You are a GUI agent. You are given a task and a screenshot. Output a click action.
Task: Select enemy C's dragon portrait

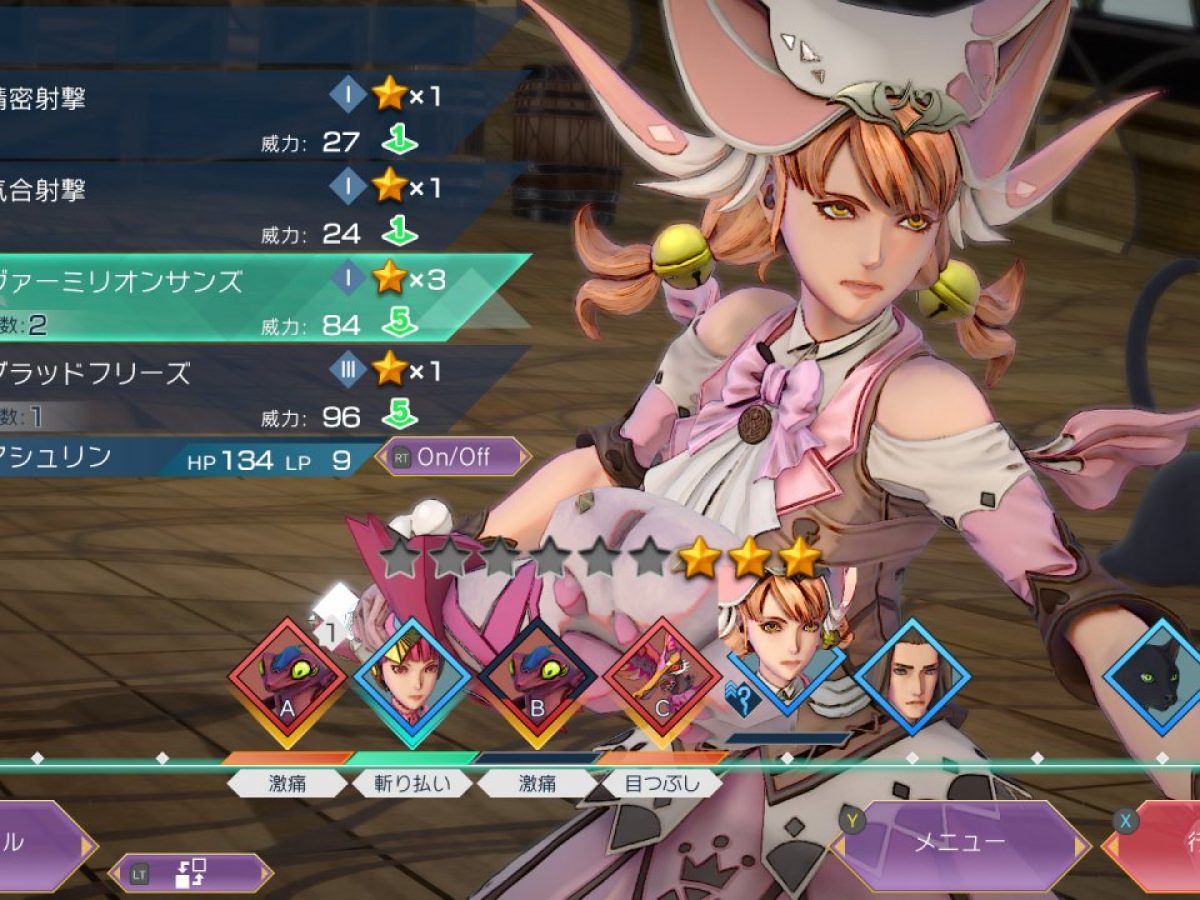(661, 682)
